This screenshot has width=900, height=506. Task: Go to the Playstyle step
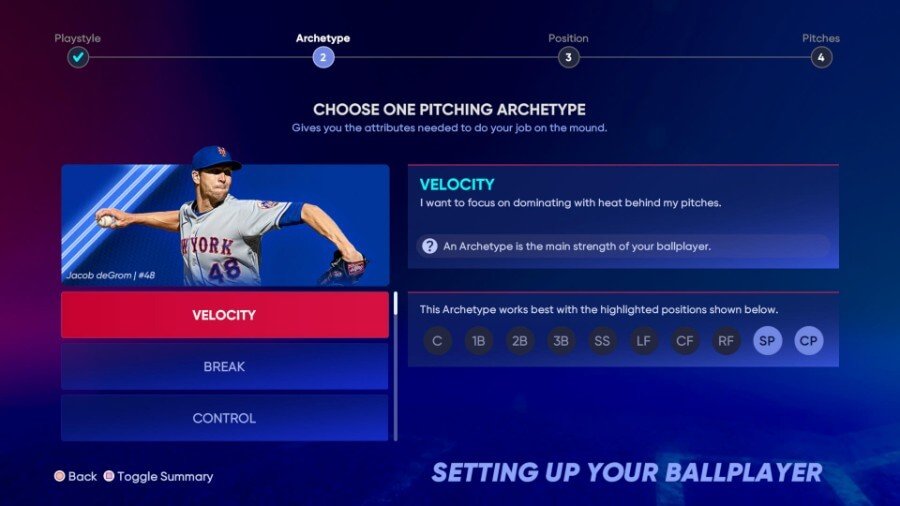click(x=78, y=57)
